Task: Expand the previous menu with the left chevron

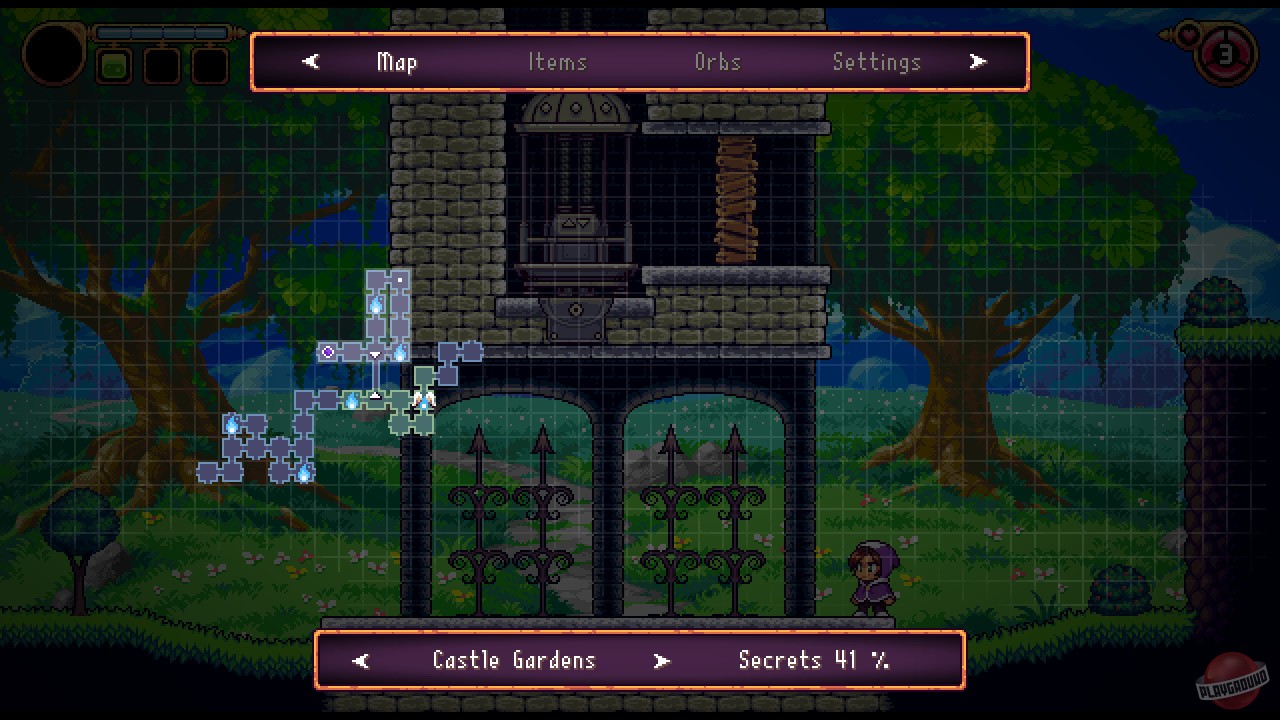Action: [x=310, y=61]
